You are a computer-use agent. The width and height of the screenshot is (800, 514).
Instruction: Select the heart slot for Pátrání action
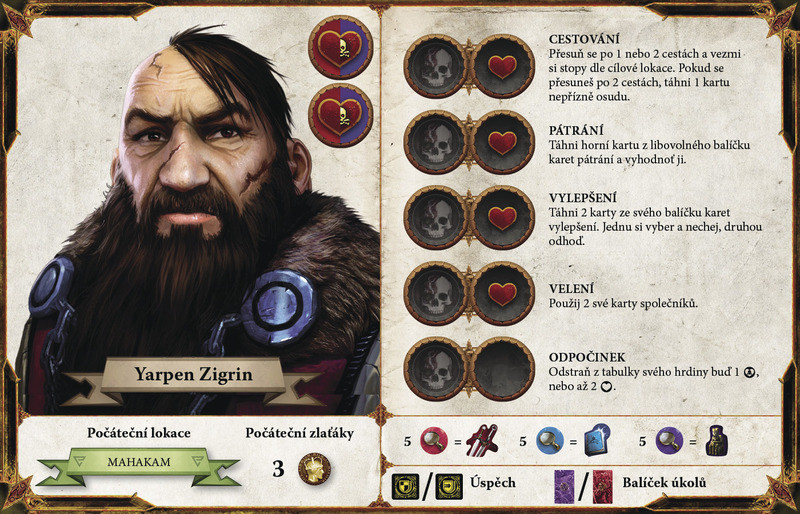point(502,142)
